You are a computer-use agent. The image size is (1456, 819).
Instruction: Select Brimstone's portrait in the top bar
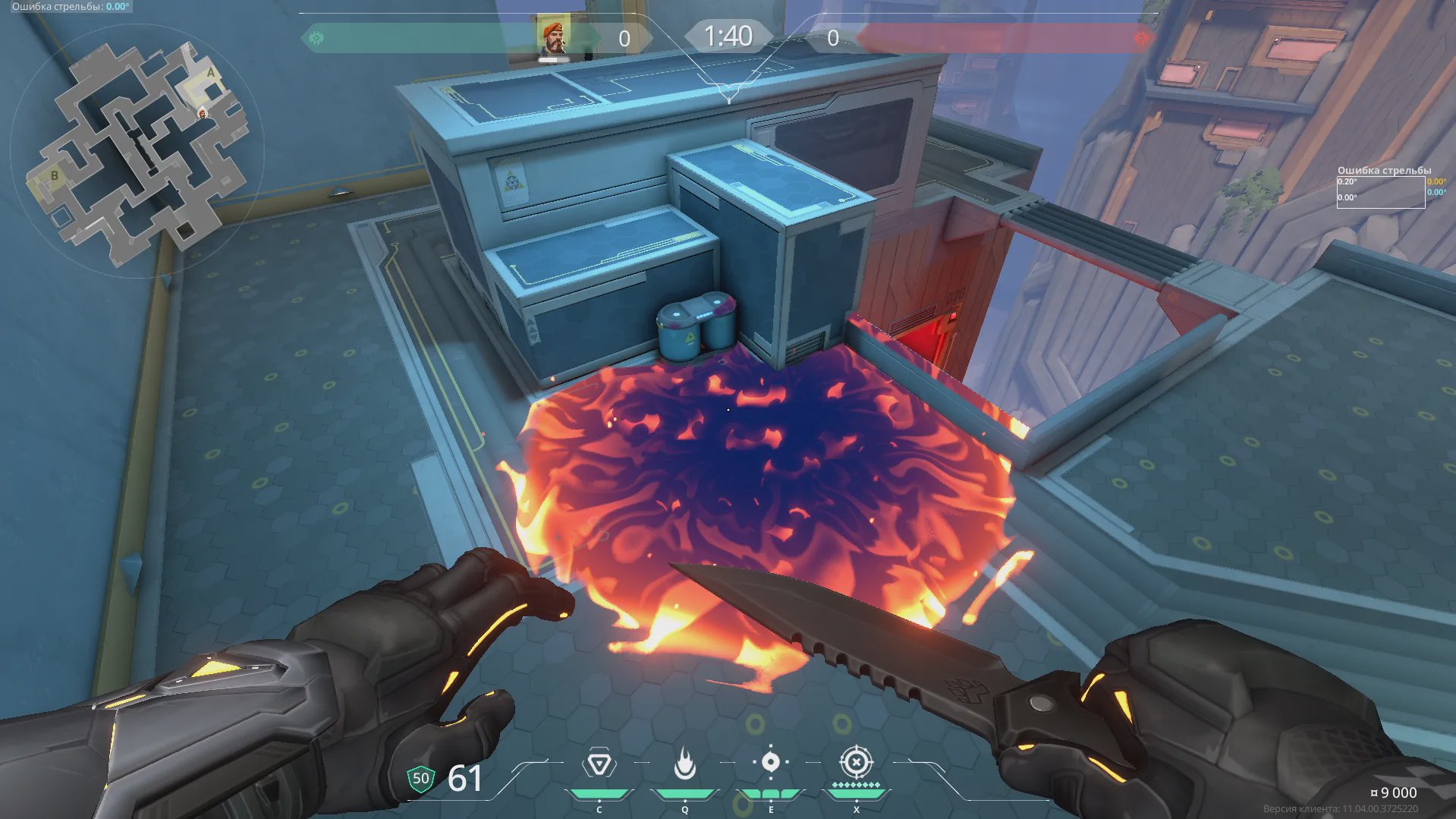(x=553, y=38)
